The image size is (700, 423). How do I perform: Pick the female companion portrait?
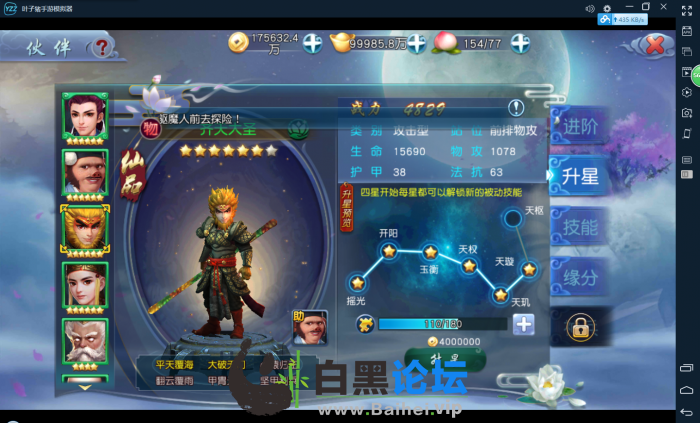click(85, 285)
